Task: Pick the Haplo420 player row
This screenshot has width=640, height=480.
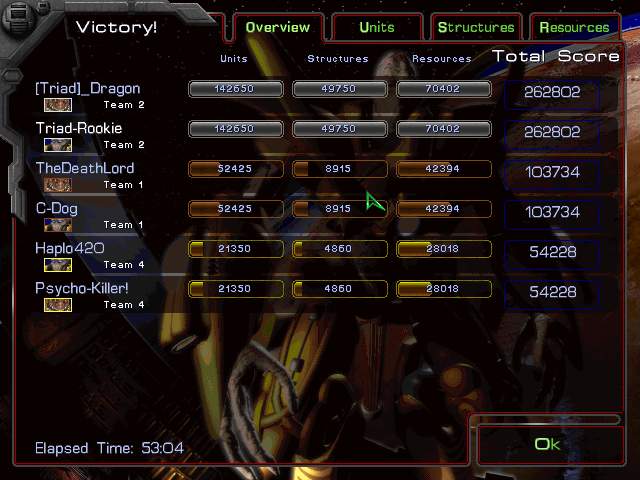Action: [70, 249]
